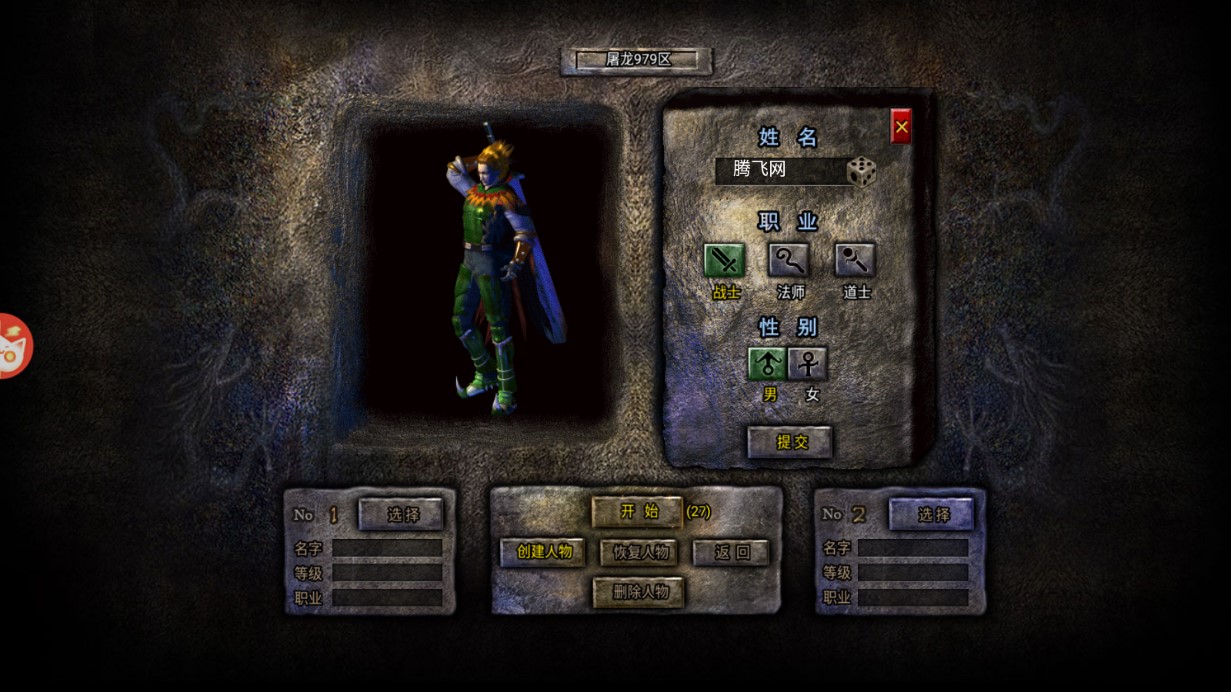This screenshot has width=1231, height=692.
Task: Click the 屠龙979区 server label
Action: (x=637, y=60)
